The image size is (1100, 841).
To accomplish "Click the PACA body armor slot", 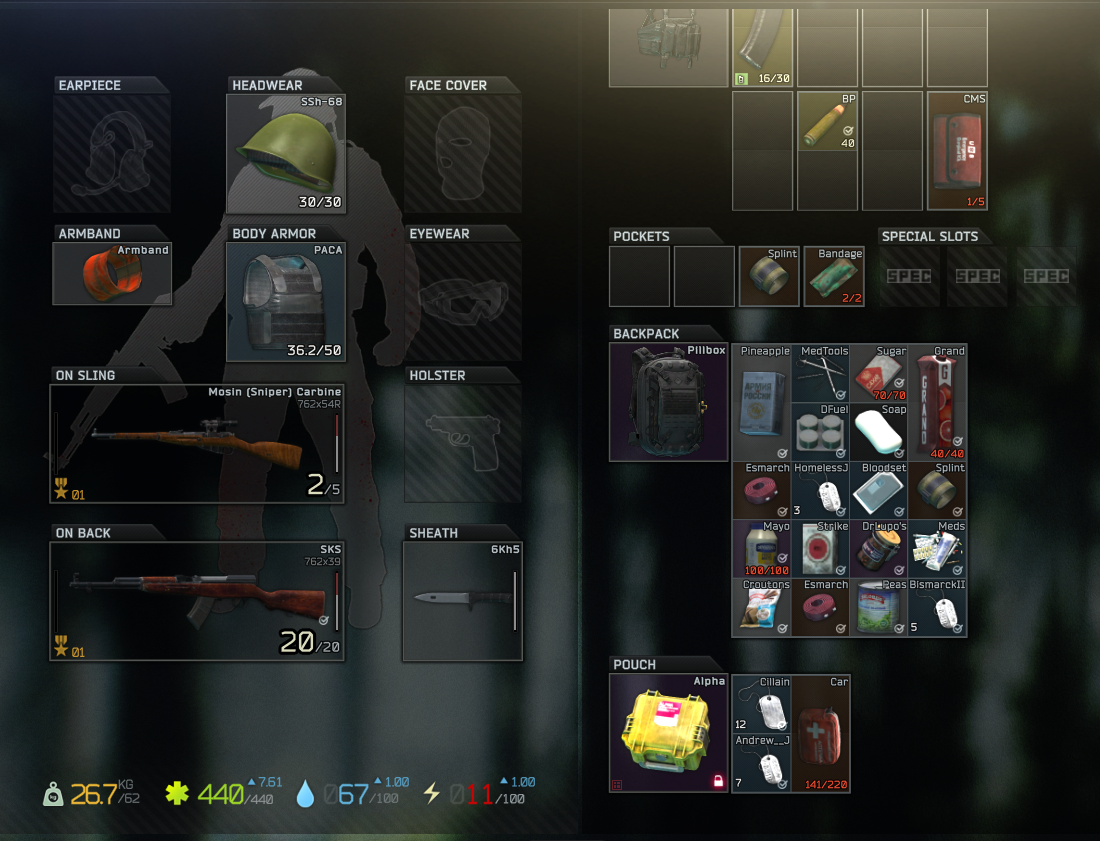I will click(285, 300).
